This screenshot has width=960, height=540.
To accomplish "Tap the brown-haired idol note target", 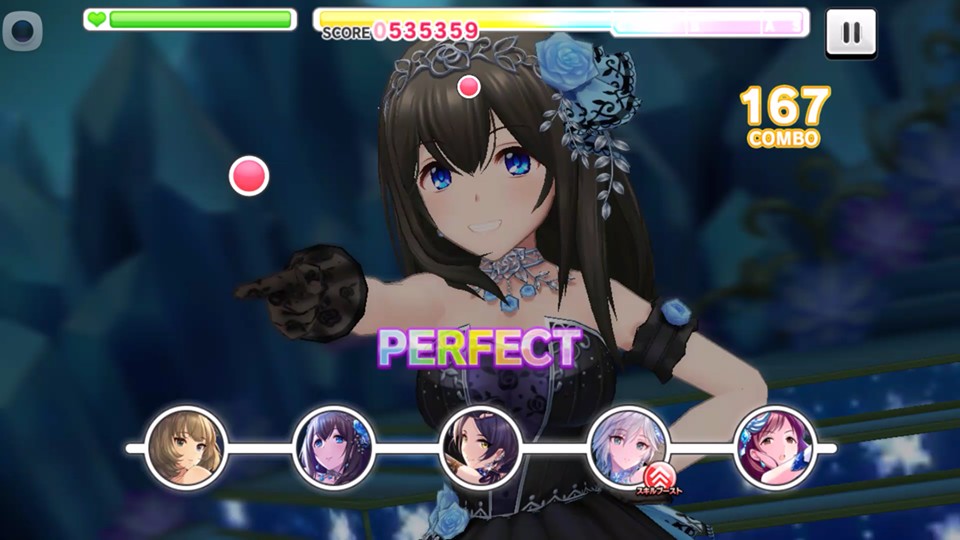I will pos(186,446).
